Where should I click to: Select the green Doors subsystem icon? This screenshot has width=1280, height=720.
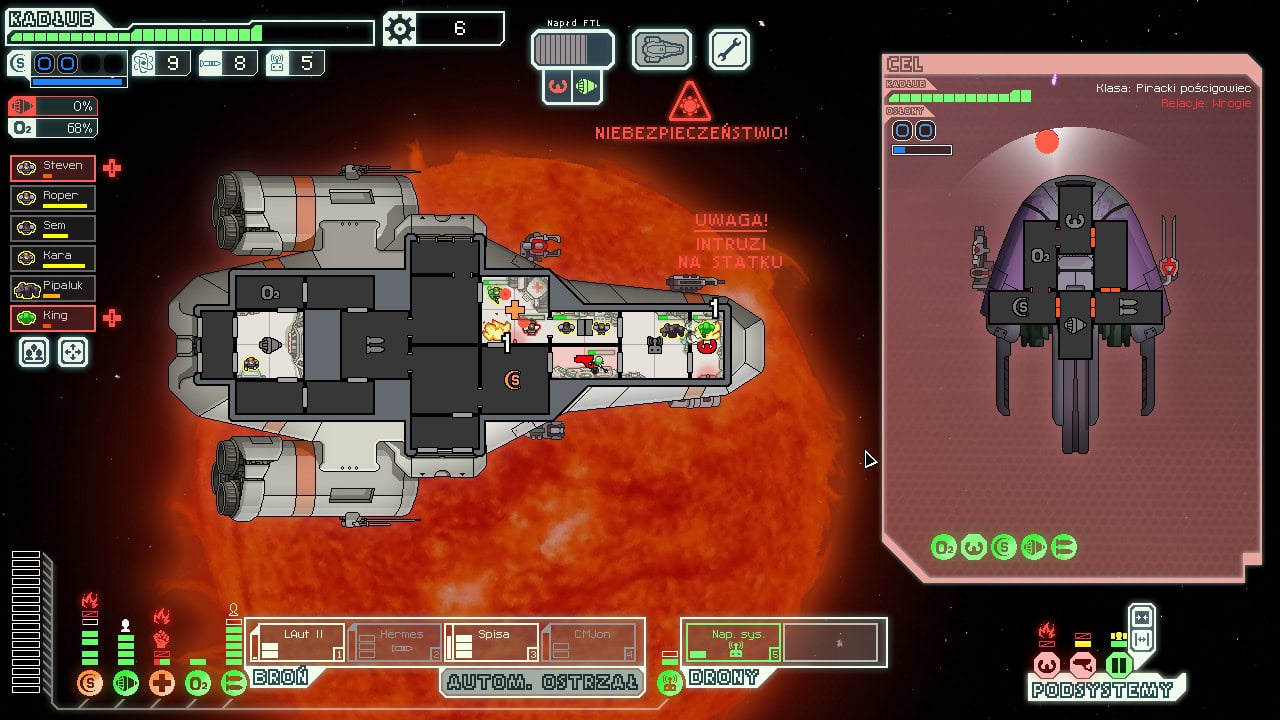click(1119, 665)
